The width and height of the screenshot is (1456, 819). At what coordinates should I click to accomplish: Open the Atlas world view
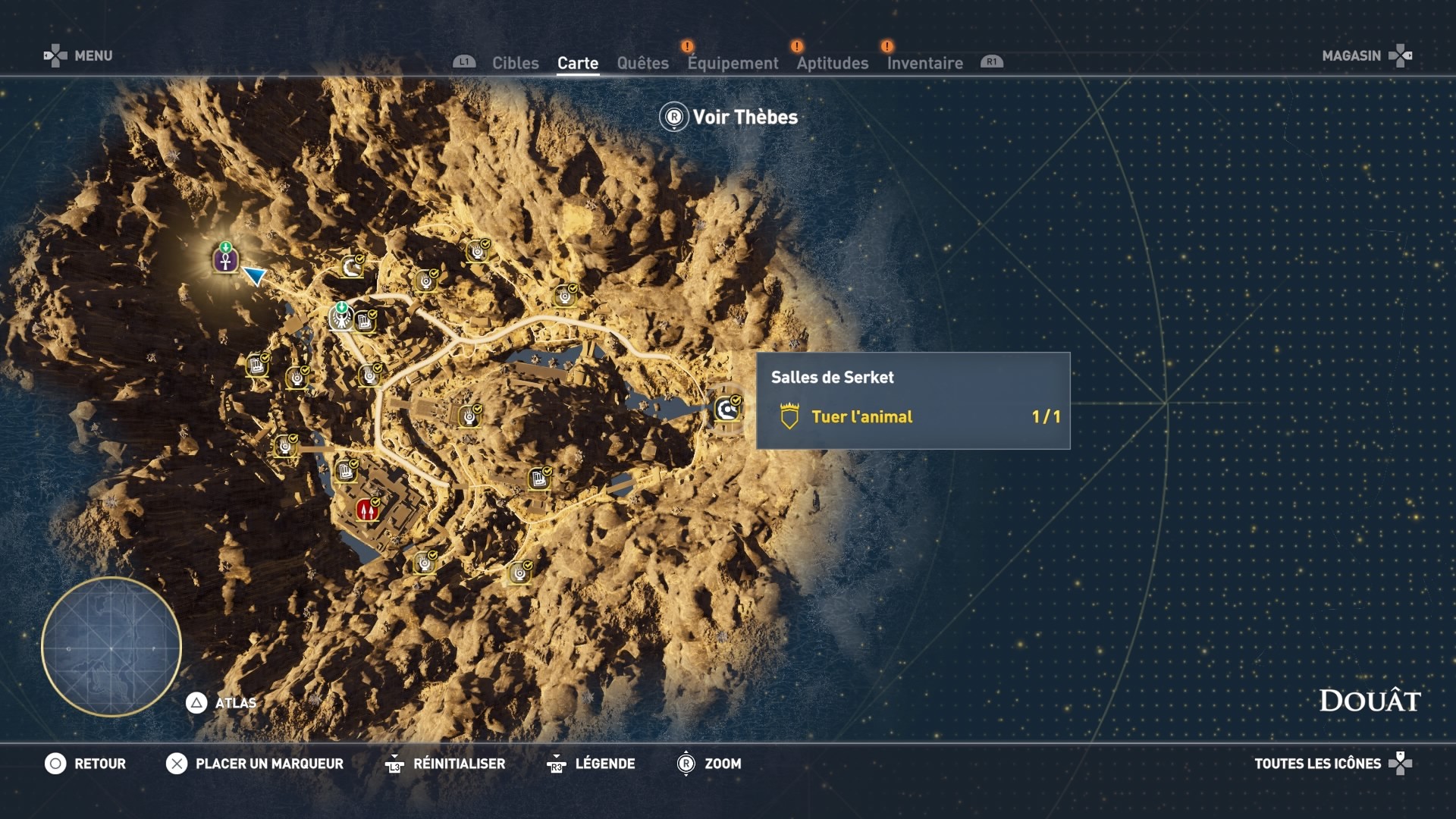point(221,703)
